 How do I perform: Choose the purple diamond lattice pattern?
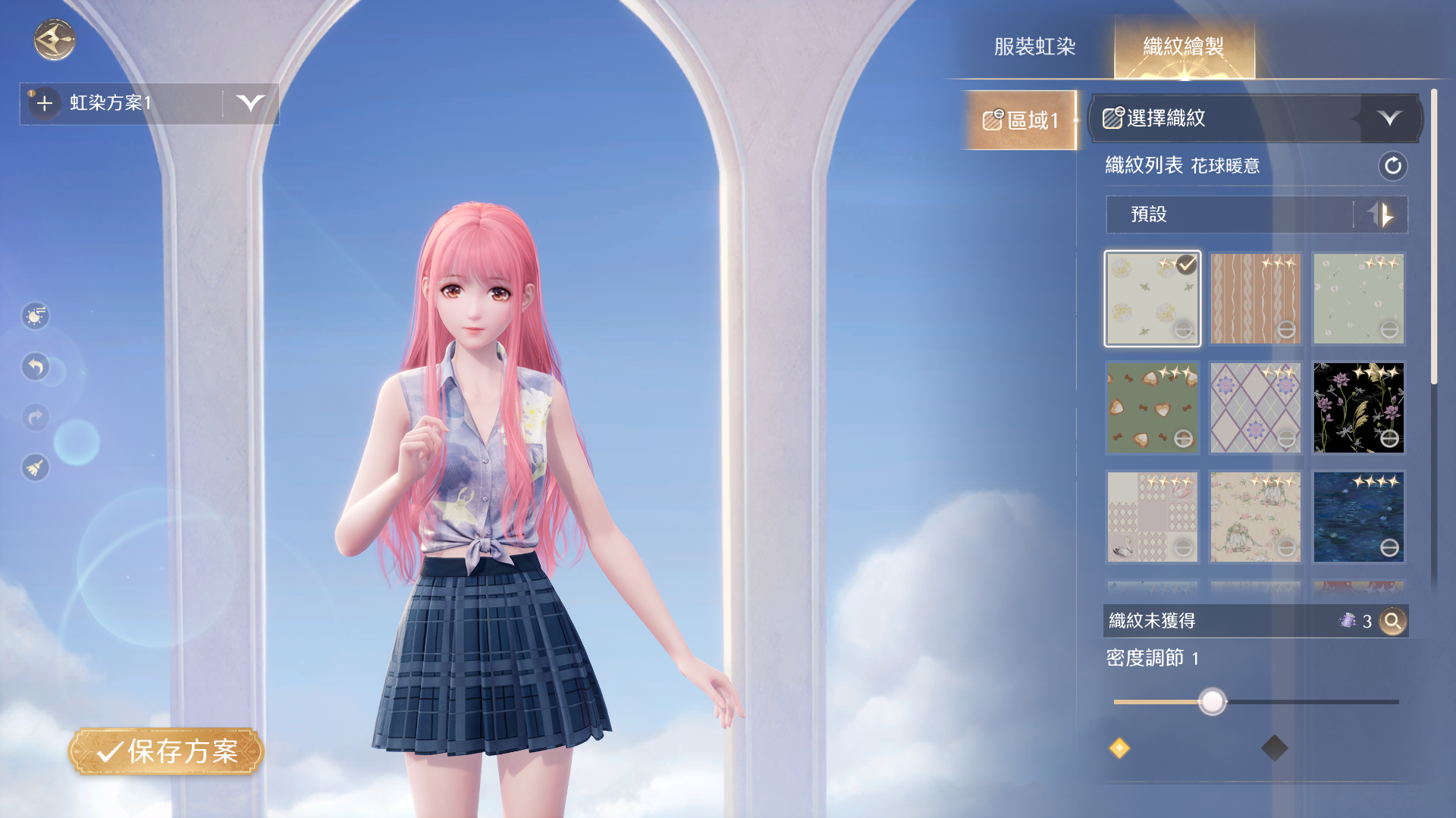point(1255,408)
